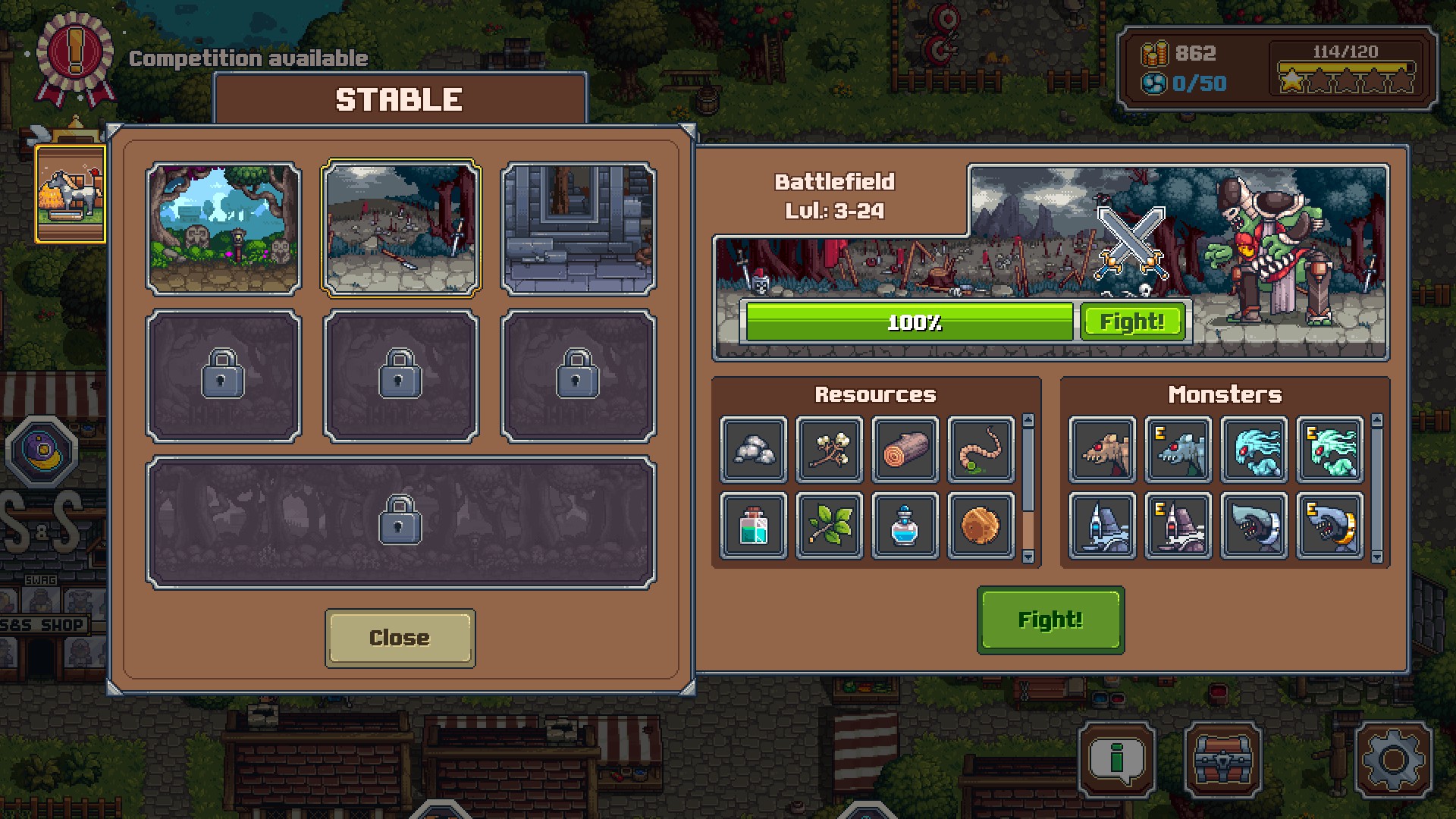Select the cotton branch resource icon
The height and width of the screenshot is (819, 1456).
coord(830,450)
